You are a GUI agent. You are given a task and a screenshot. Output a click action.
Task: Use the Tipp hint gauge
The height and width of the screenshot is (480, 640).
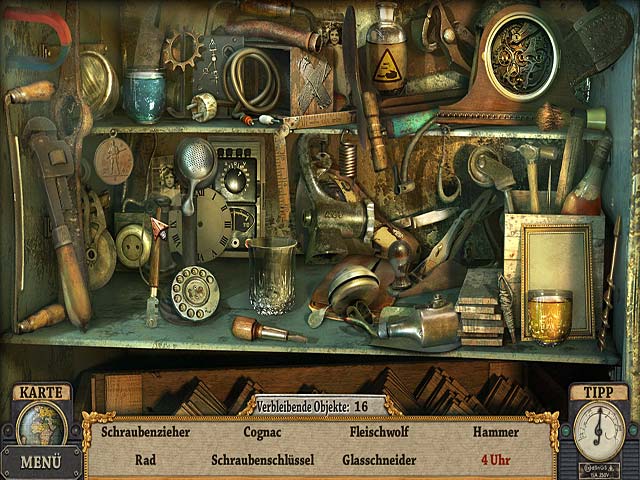click(599, 430)
